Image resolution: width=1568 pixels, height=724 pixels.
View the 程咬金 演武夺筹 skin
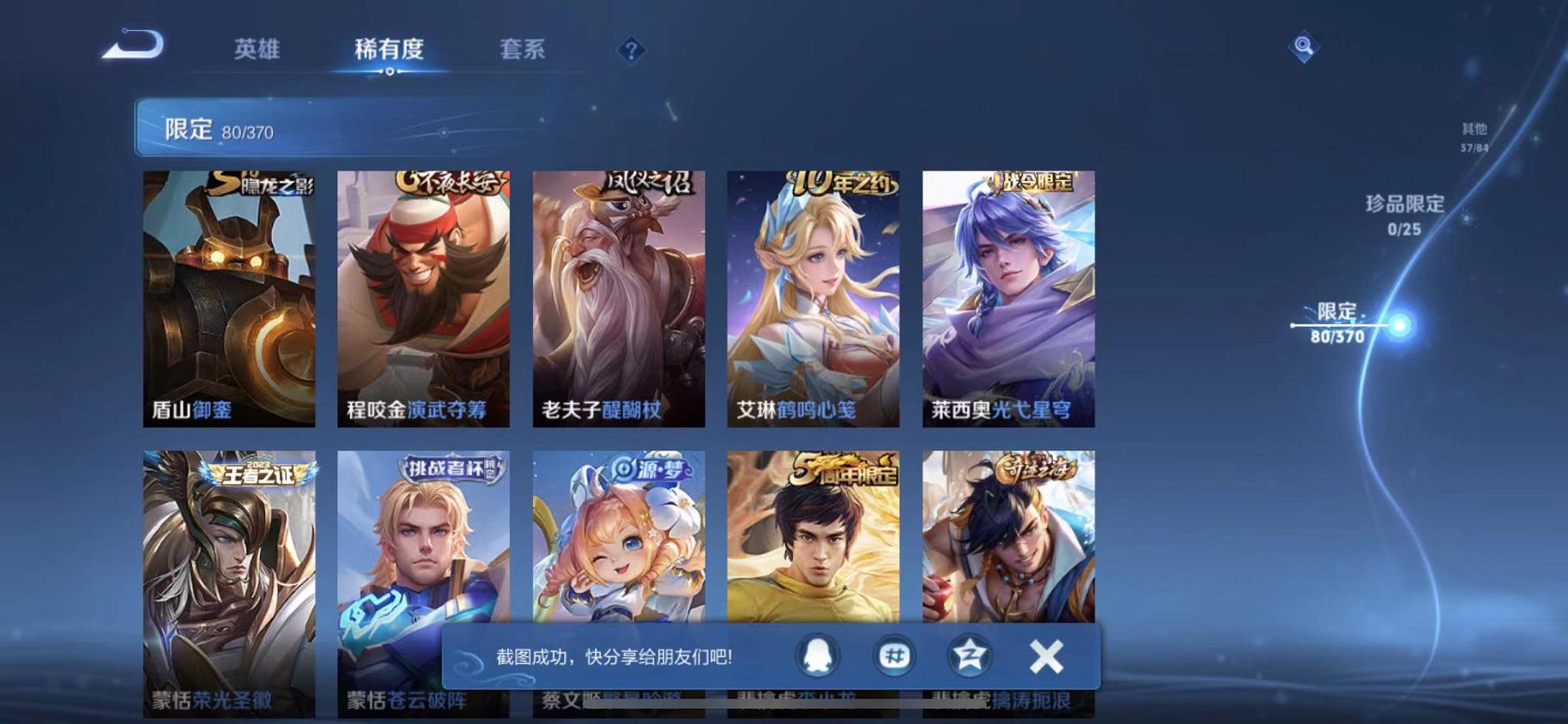[422, 300]
